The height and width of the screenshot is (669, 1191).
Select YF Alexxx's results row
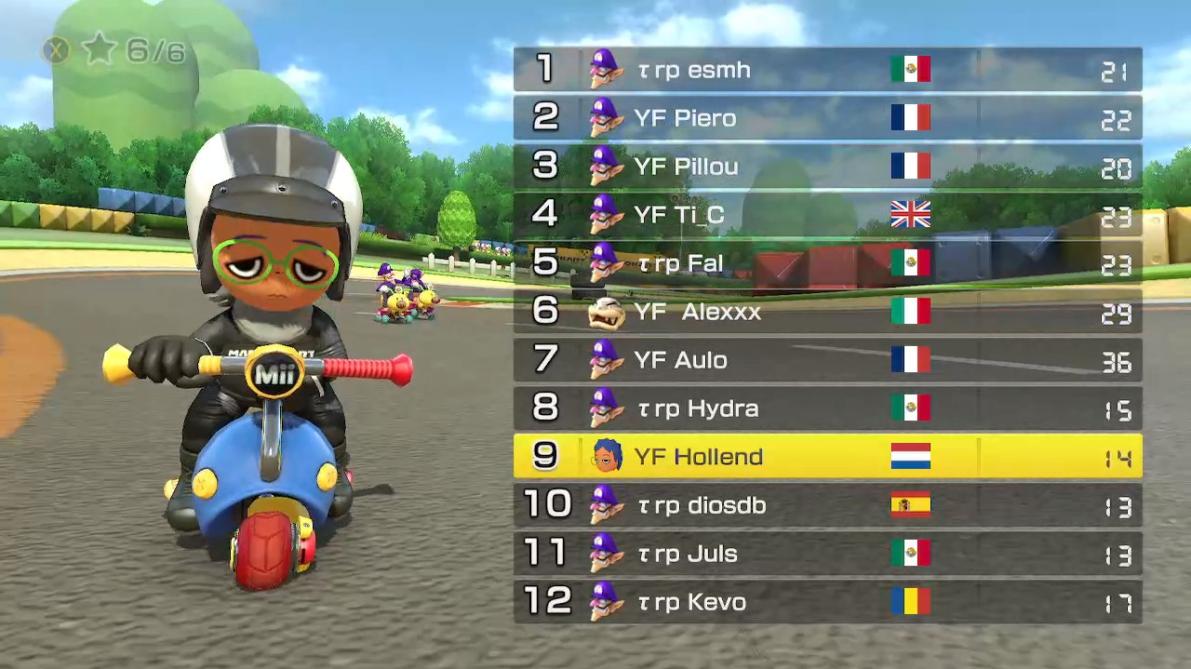coord(827,312)
